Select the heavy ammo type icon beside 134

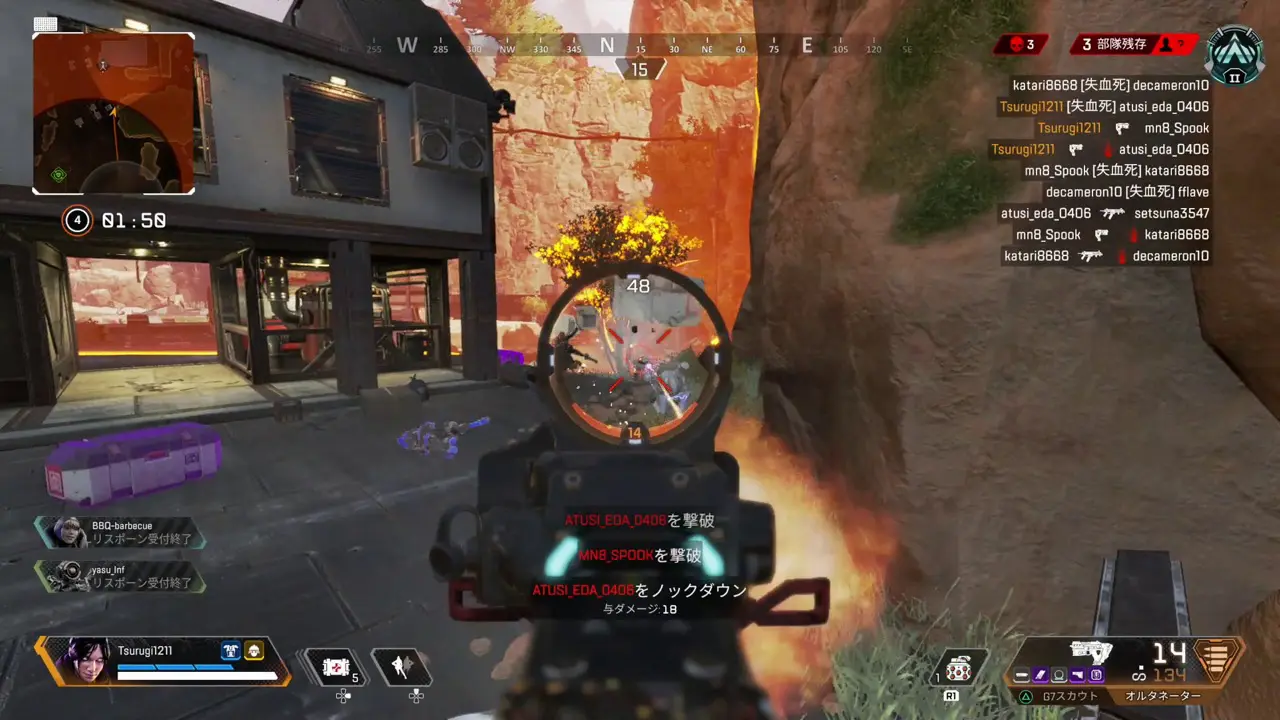(x=1141, y=675)
